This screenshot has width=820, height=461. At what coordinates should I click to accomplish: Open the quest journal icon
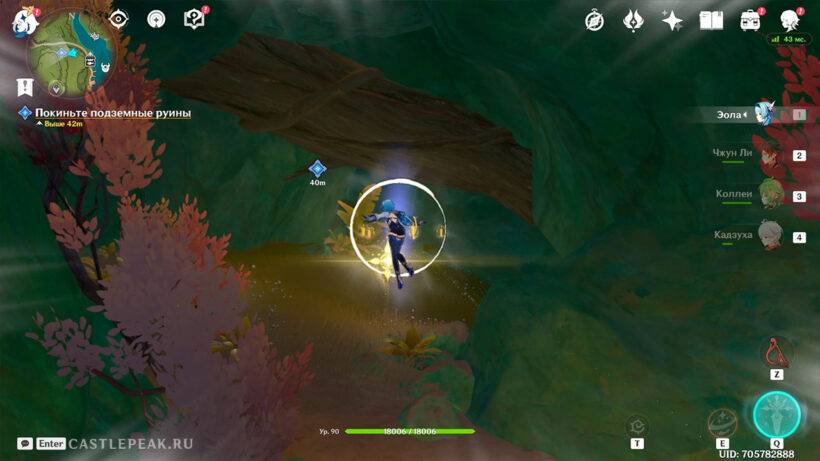coord(195,19)
